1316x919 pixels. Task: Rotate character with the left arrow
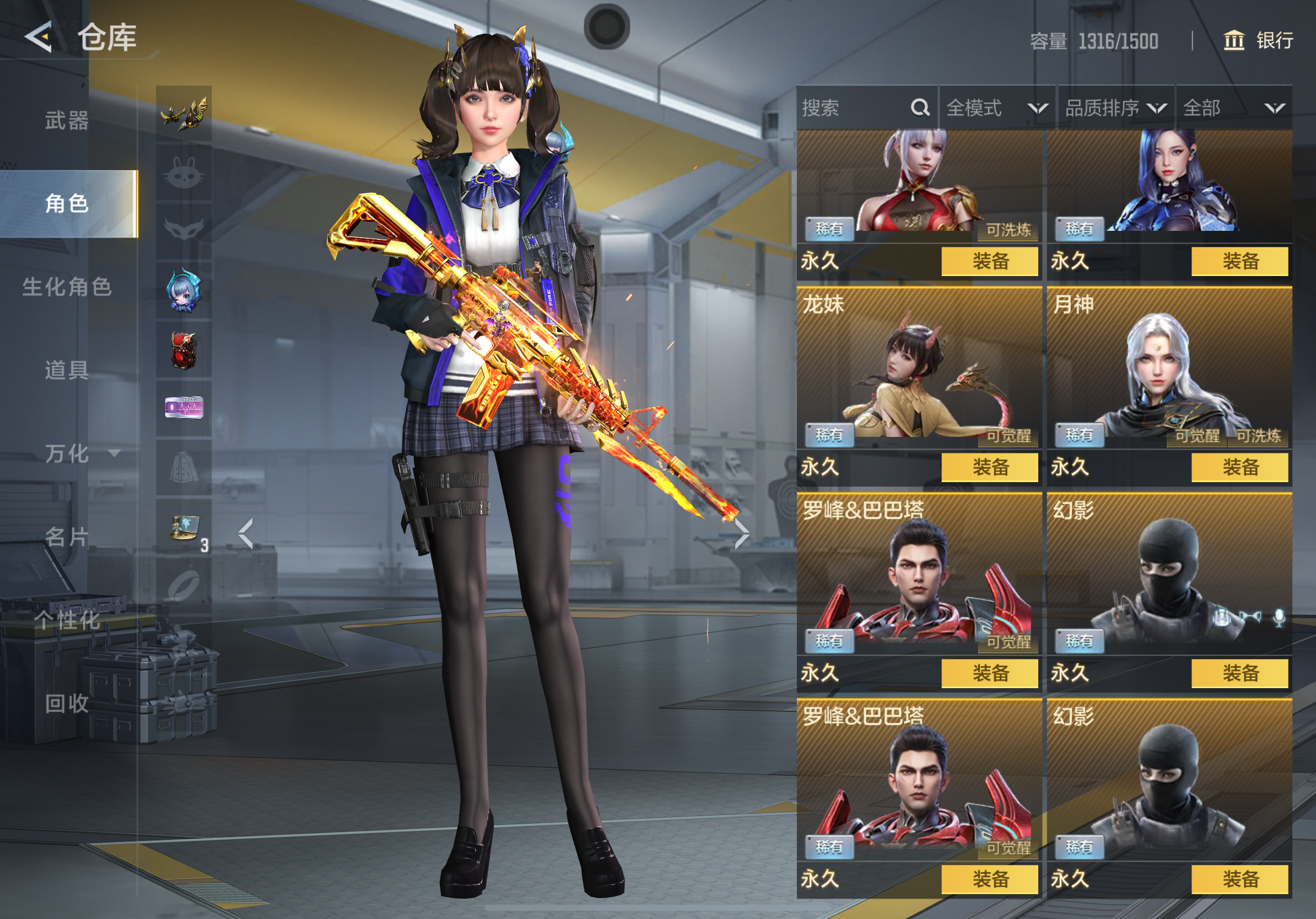click(246, 534)
